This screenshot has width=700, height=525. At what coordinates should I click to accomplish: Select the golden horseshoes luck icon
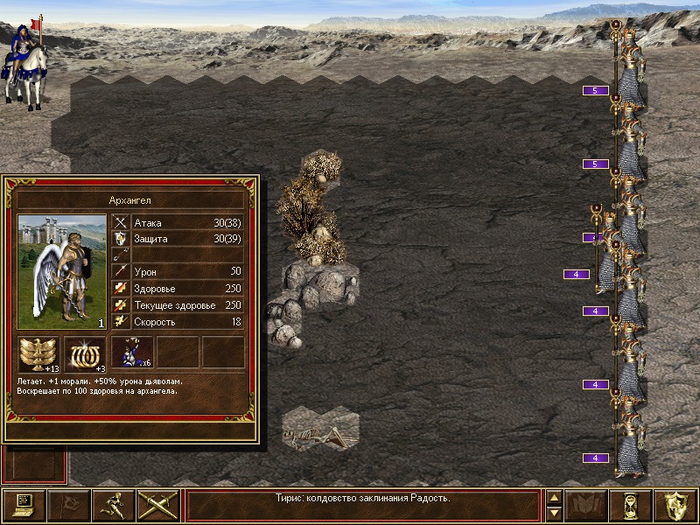(85, 354)
